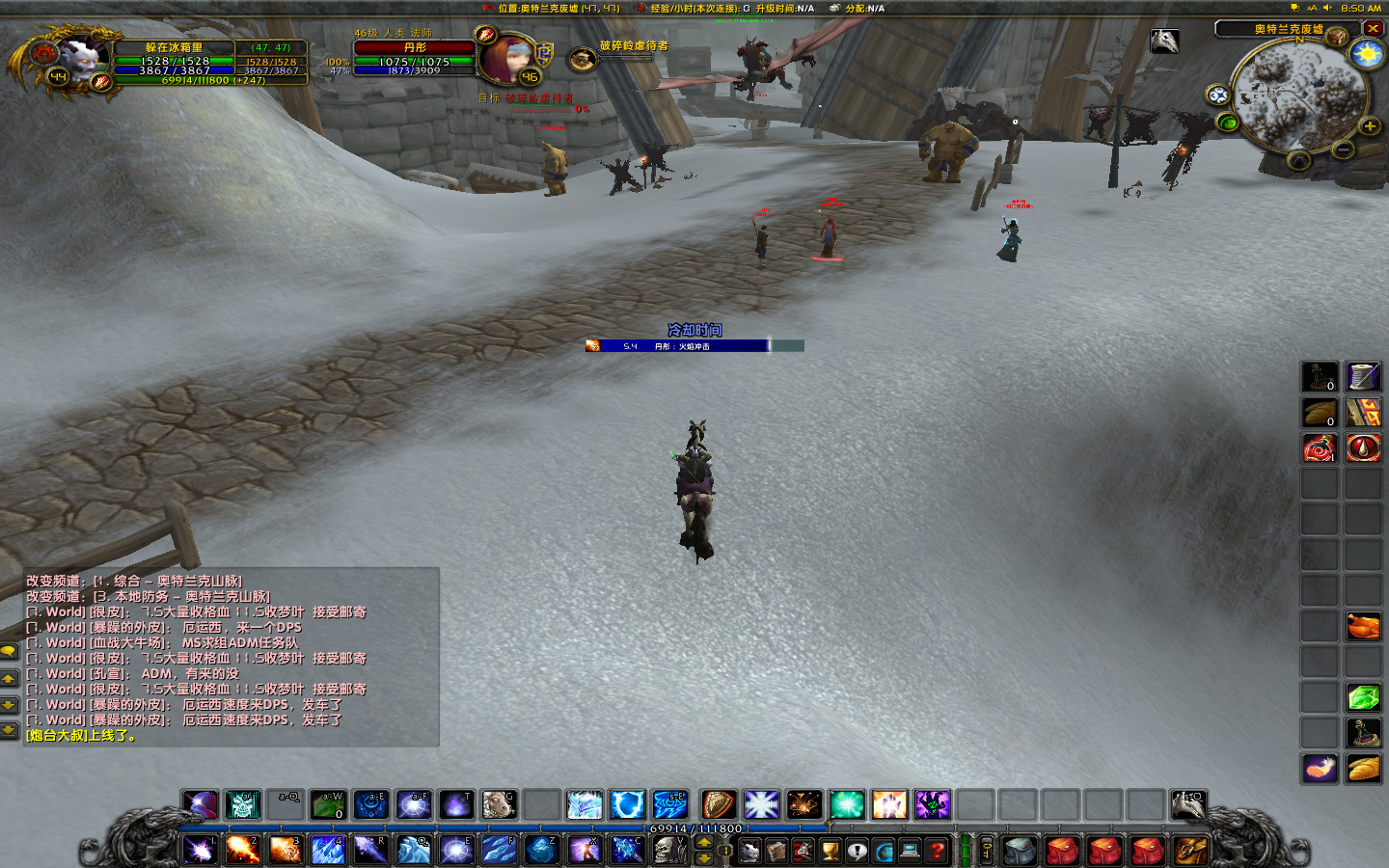The width and height of the screenshot is (1389, 868).
Task: Open the world map via the blue globe icon
Action: (x=883, y=851)
